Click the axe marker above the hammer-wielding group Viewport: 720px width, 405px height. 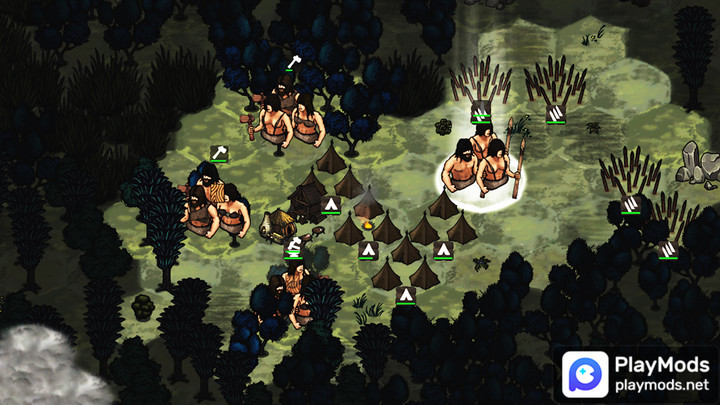(x=293, y=63)
